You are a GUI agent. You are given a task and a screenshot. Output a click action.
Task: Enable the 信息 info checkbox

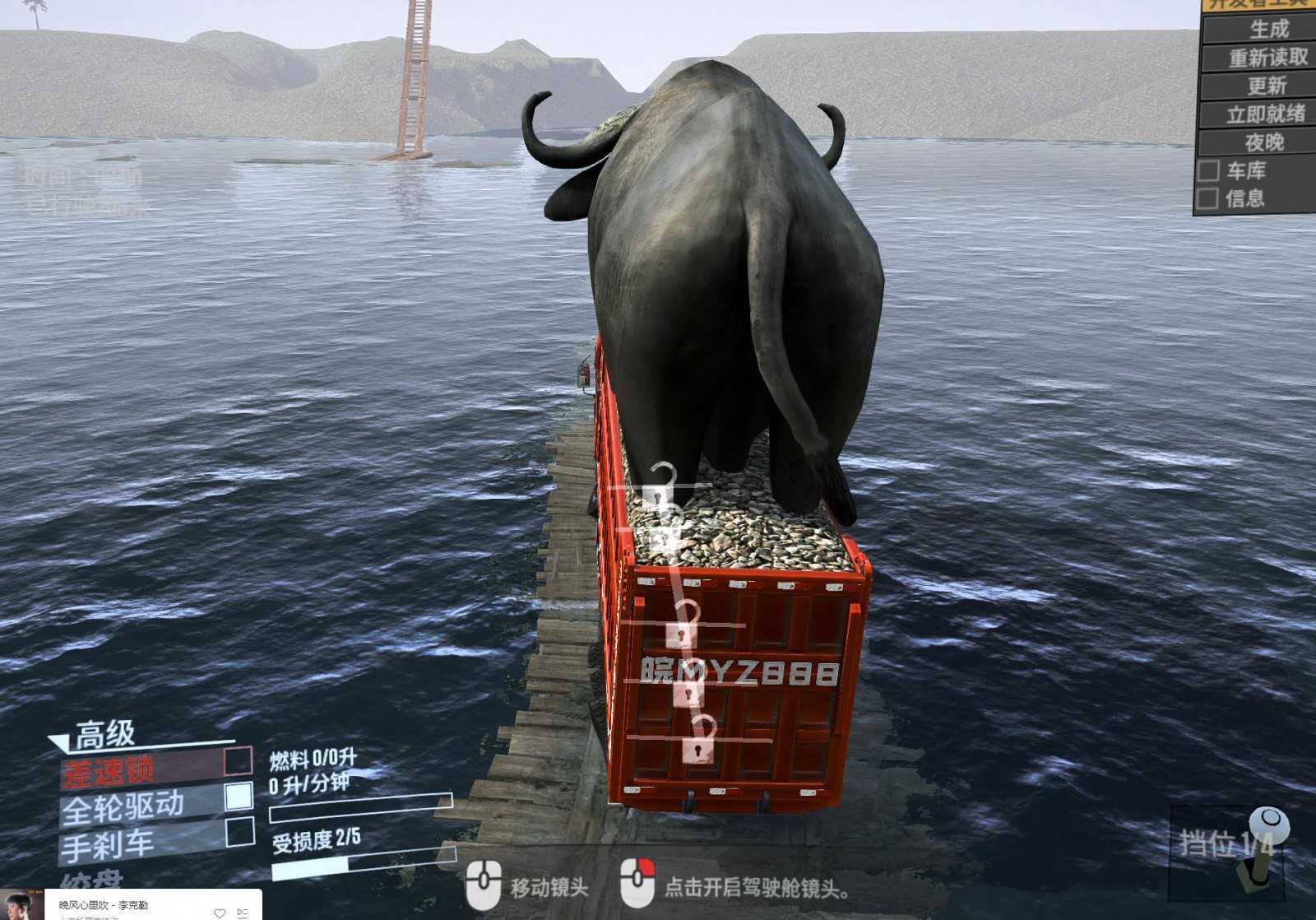point(1208,198)
